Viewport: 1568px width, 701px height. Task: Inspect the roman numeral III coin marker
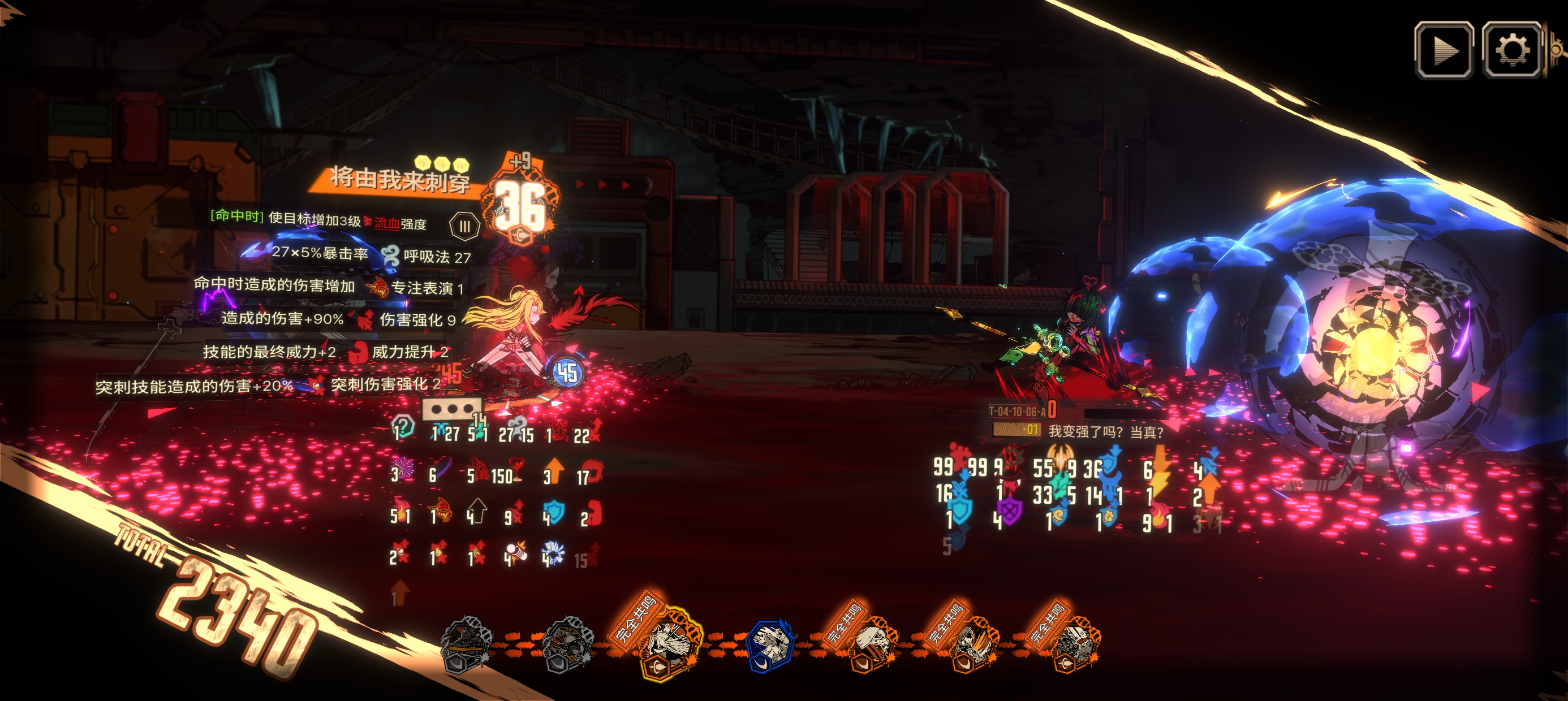click(464, 226)
